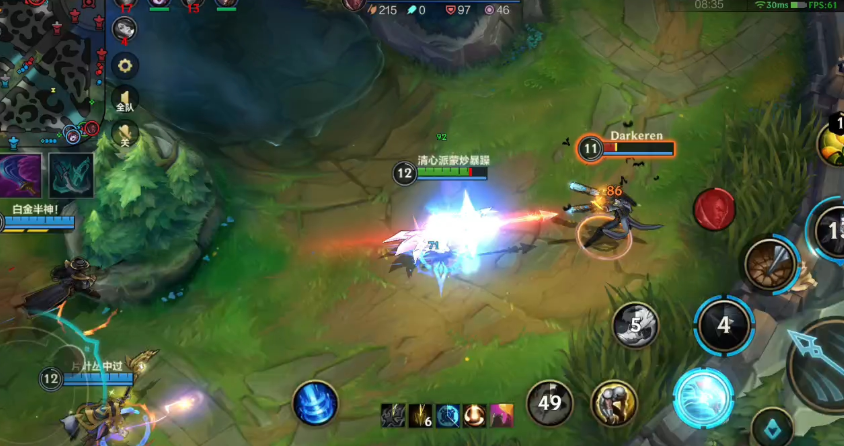Toggle the 全队 team voice speaker
The image size is (844, 446).
pyautogui.click(x=125, y=99)
